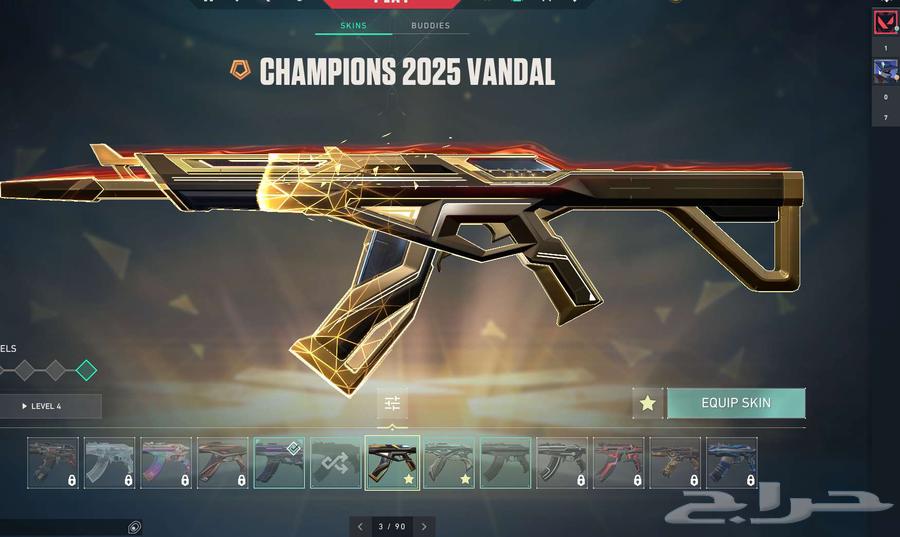The width and height of the screenshot is (900, 537).
Task: Select the highlighted level 4 diamond
Action: 87,370
